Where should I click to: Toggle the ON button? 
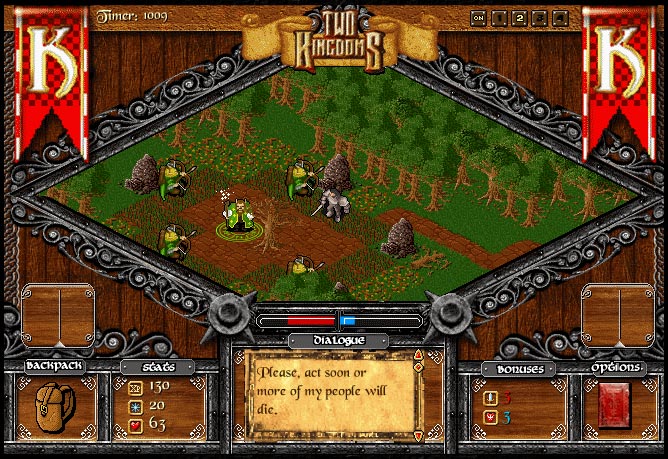pyautogui.click(x=479, y=17)
